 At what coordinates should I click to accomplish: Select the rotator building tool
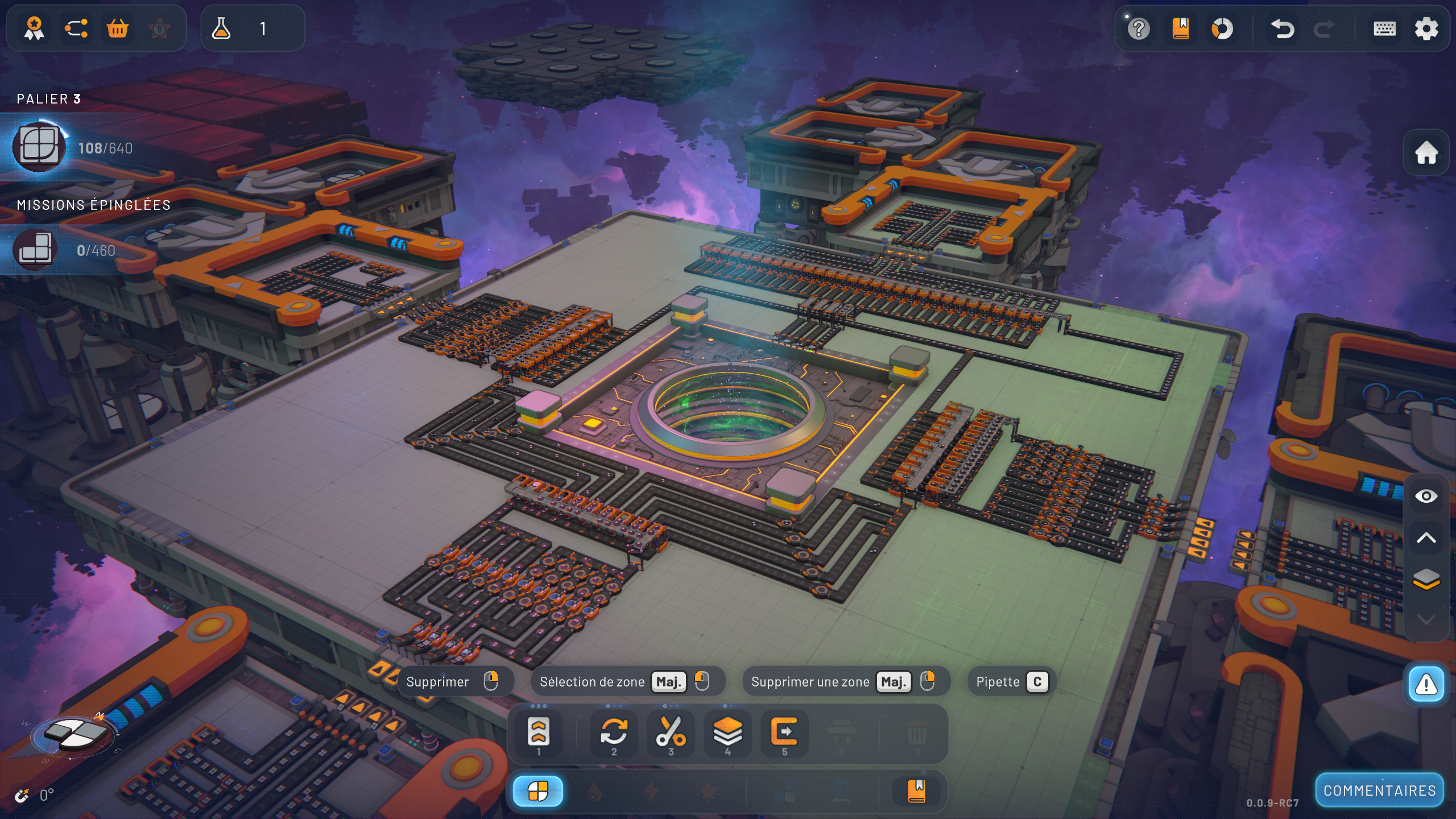point(614,732)
